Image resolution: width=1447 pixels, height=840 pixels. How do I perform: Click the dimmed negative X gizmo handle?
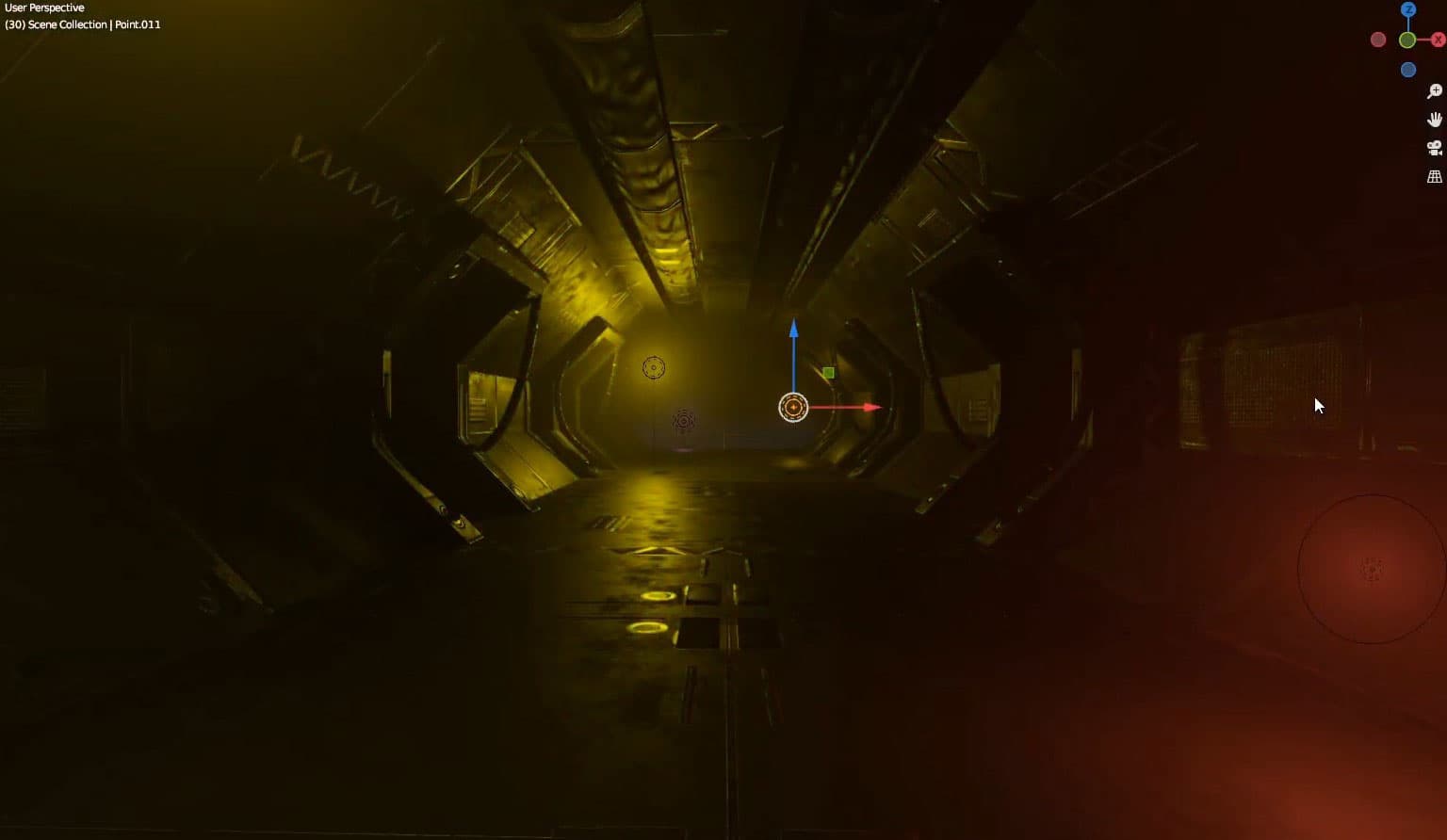click(x=1378, y=40)
